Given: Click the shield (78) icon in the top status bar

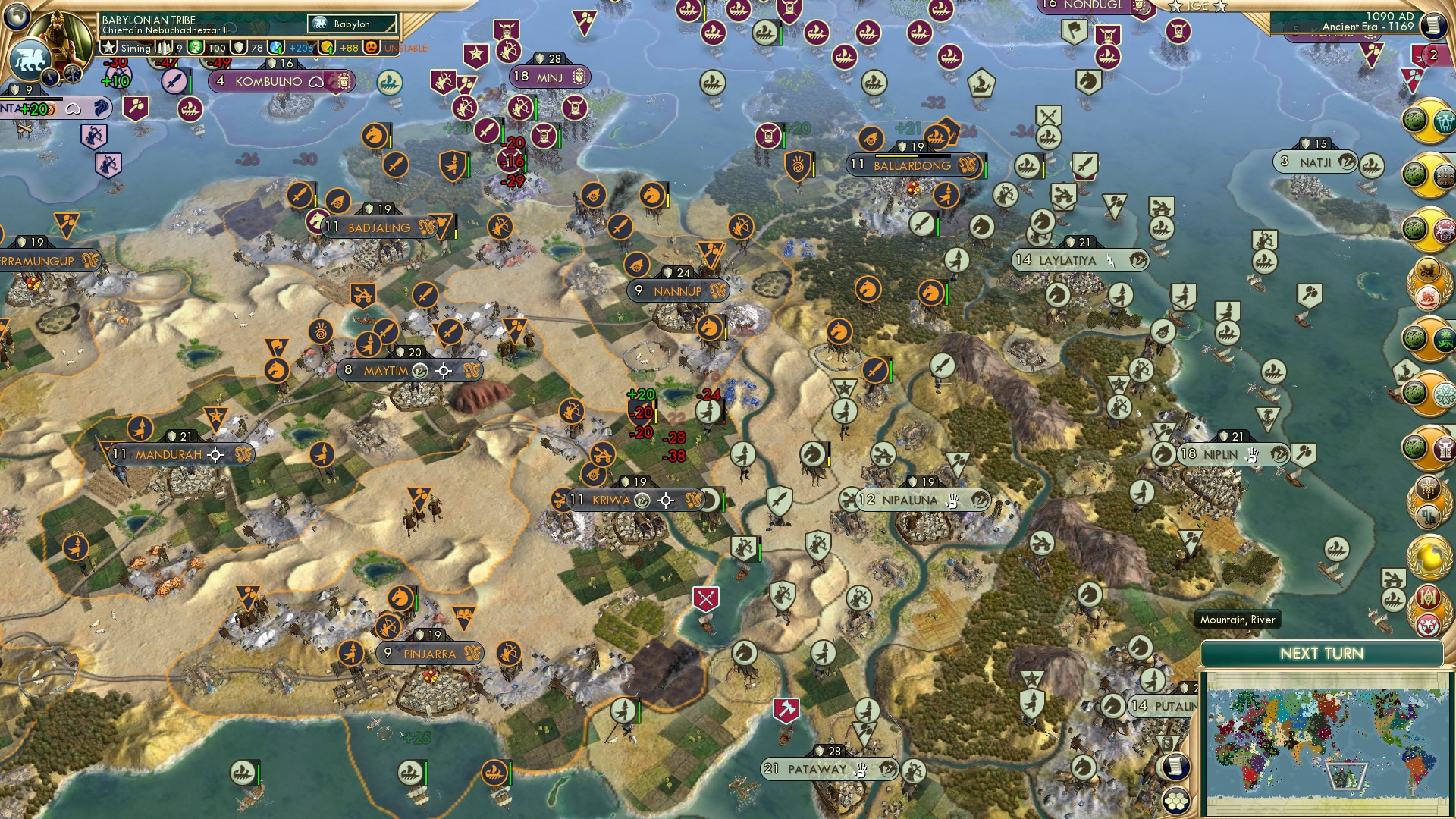Looking at the screenshot, I should coord(240,47).
